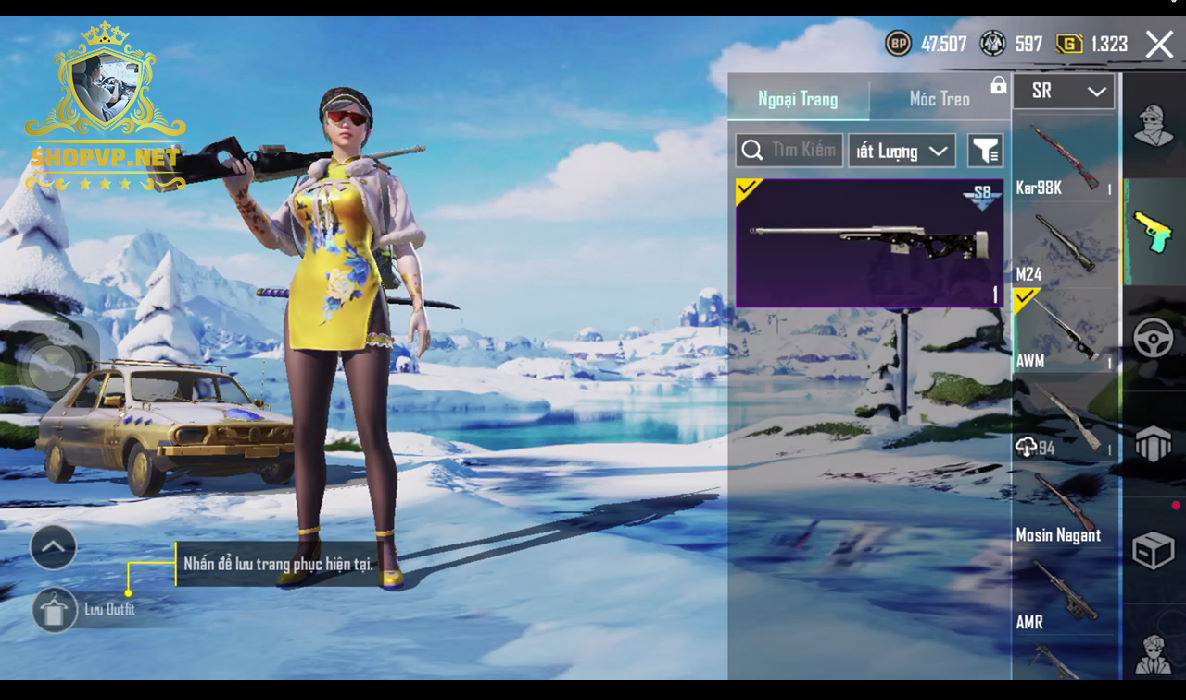Screen dimensions: 1186x700
Task: Choose the M1894 rifle with download icon
Action: click(1064, 420)
